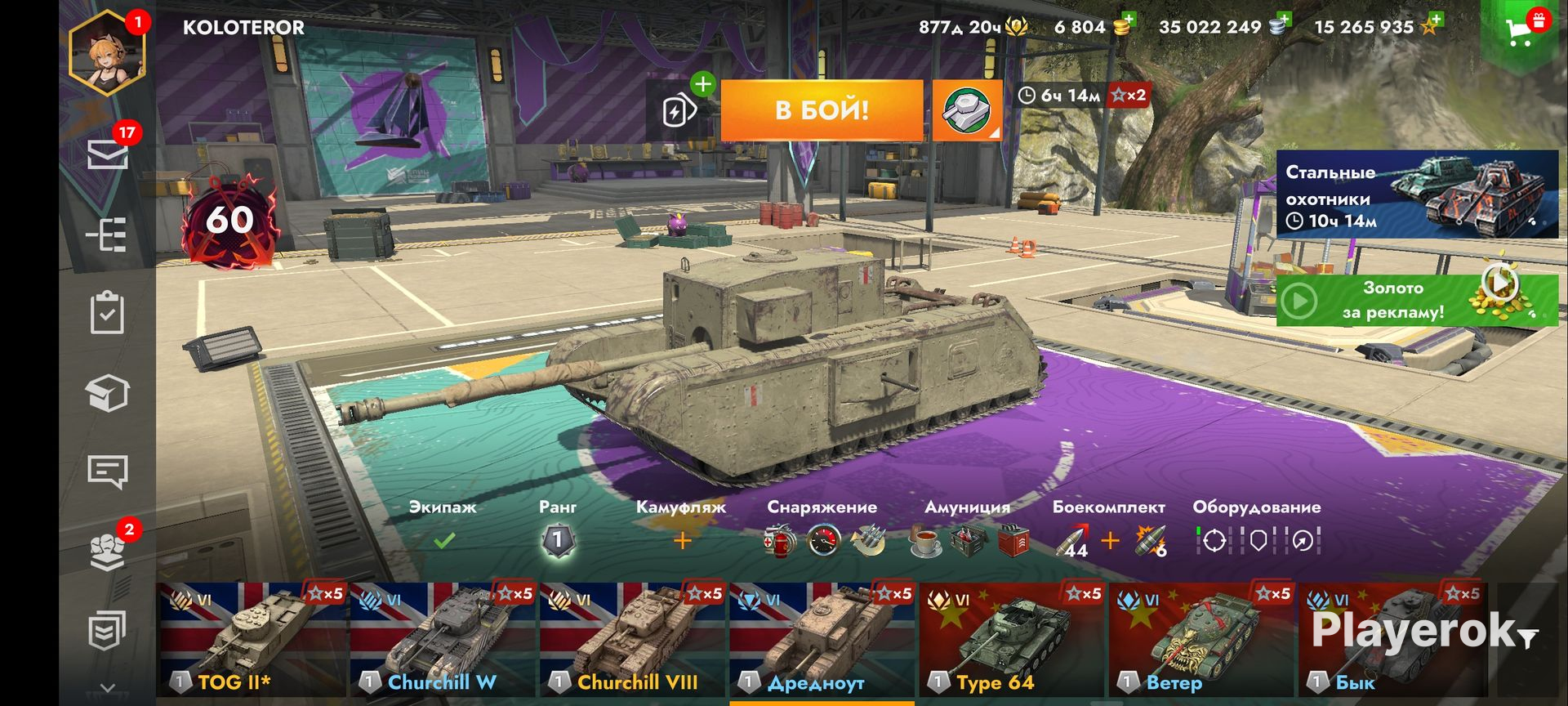The height and width of the screenshot is (706, 1568).
Task: Select the Churchill VIII tank
Action: [x=632, y=640]
